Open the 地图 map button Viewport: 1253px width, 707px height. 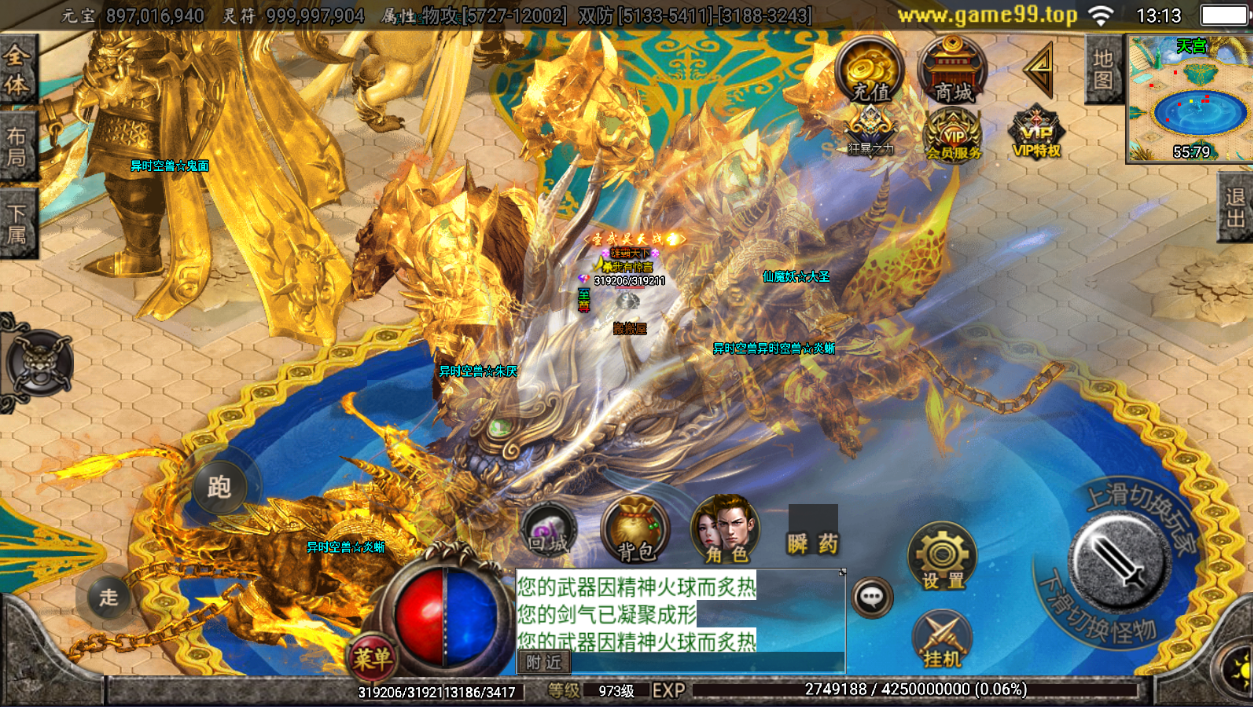(x=1103, y=69)
